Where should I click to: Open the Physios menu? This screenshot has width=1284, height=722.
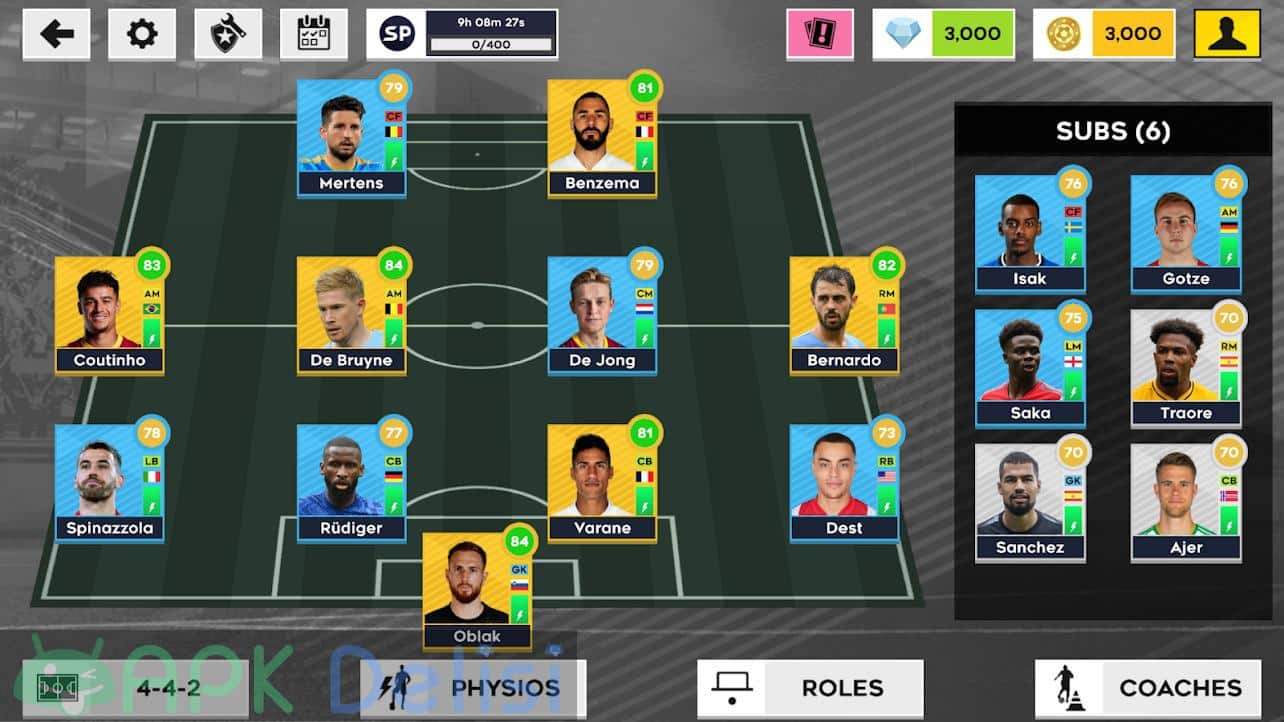(x=473, y=688)
